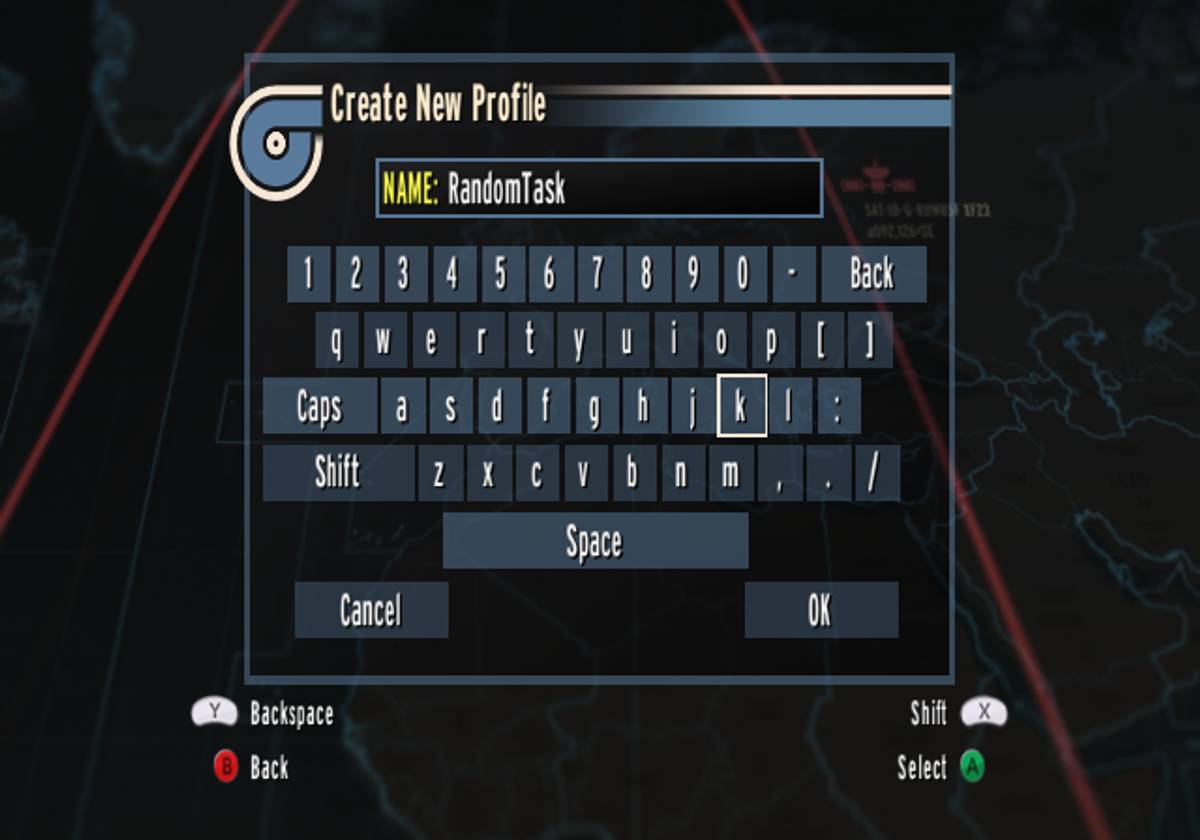
Task: Delete a character with the Back key
Action: coord(872,274)
